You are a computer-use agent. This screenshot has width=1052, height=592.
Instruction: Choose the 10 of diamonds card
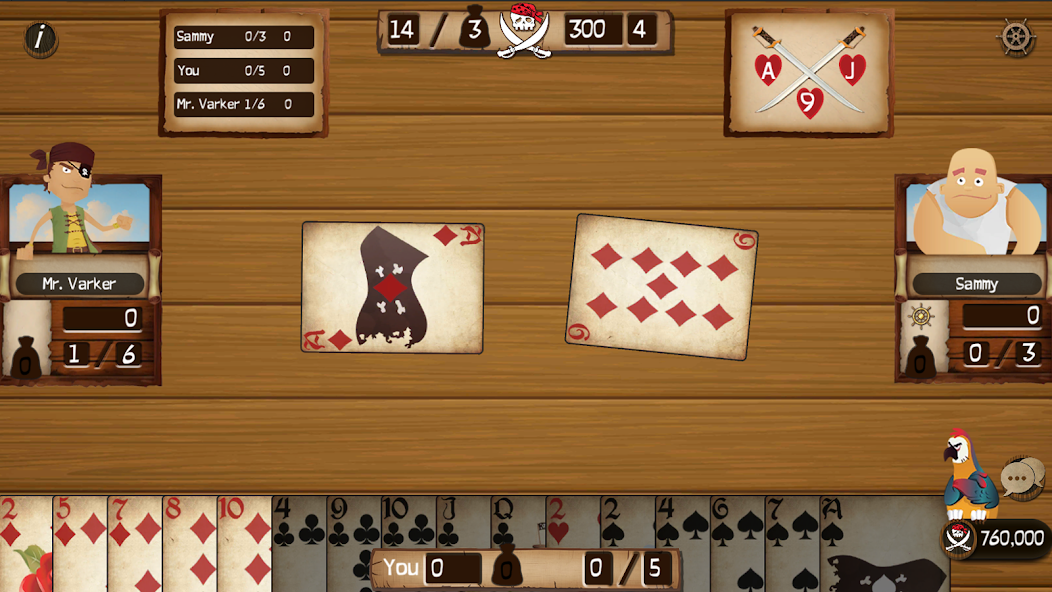243,540
